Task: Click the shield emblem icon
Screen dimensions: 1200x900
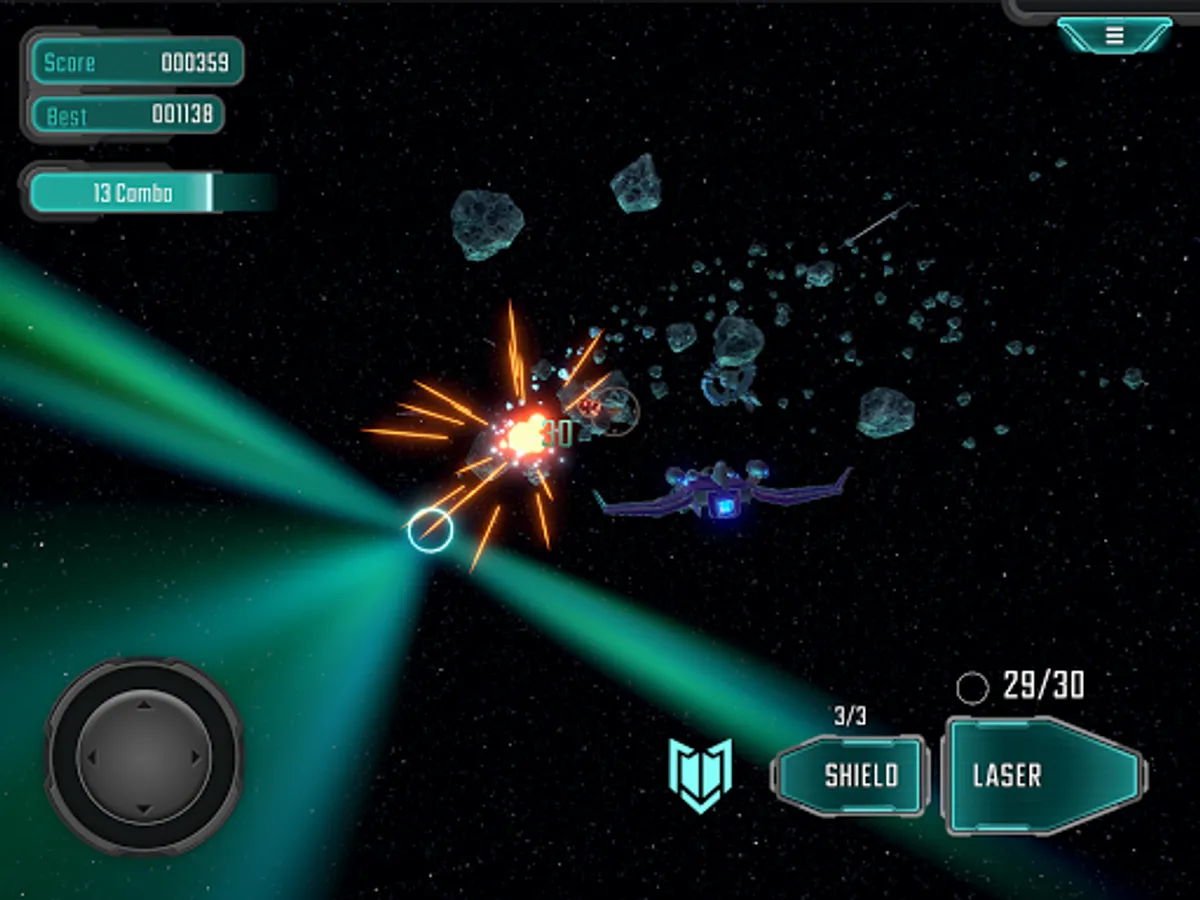Action: click(x=700, y=773)
